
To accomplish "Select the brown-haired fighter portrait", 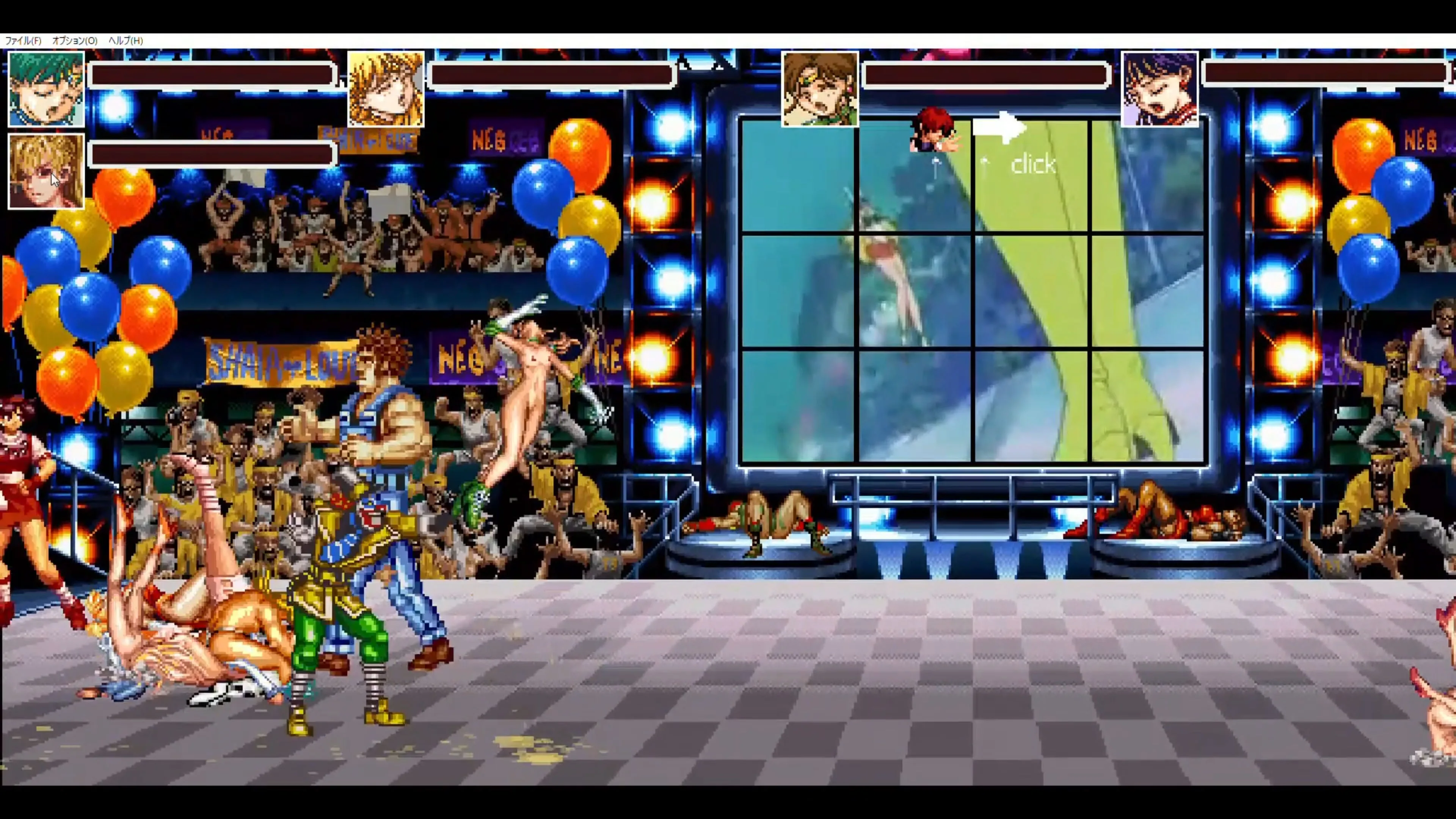I will tap(819, 89).
